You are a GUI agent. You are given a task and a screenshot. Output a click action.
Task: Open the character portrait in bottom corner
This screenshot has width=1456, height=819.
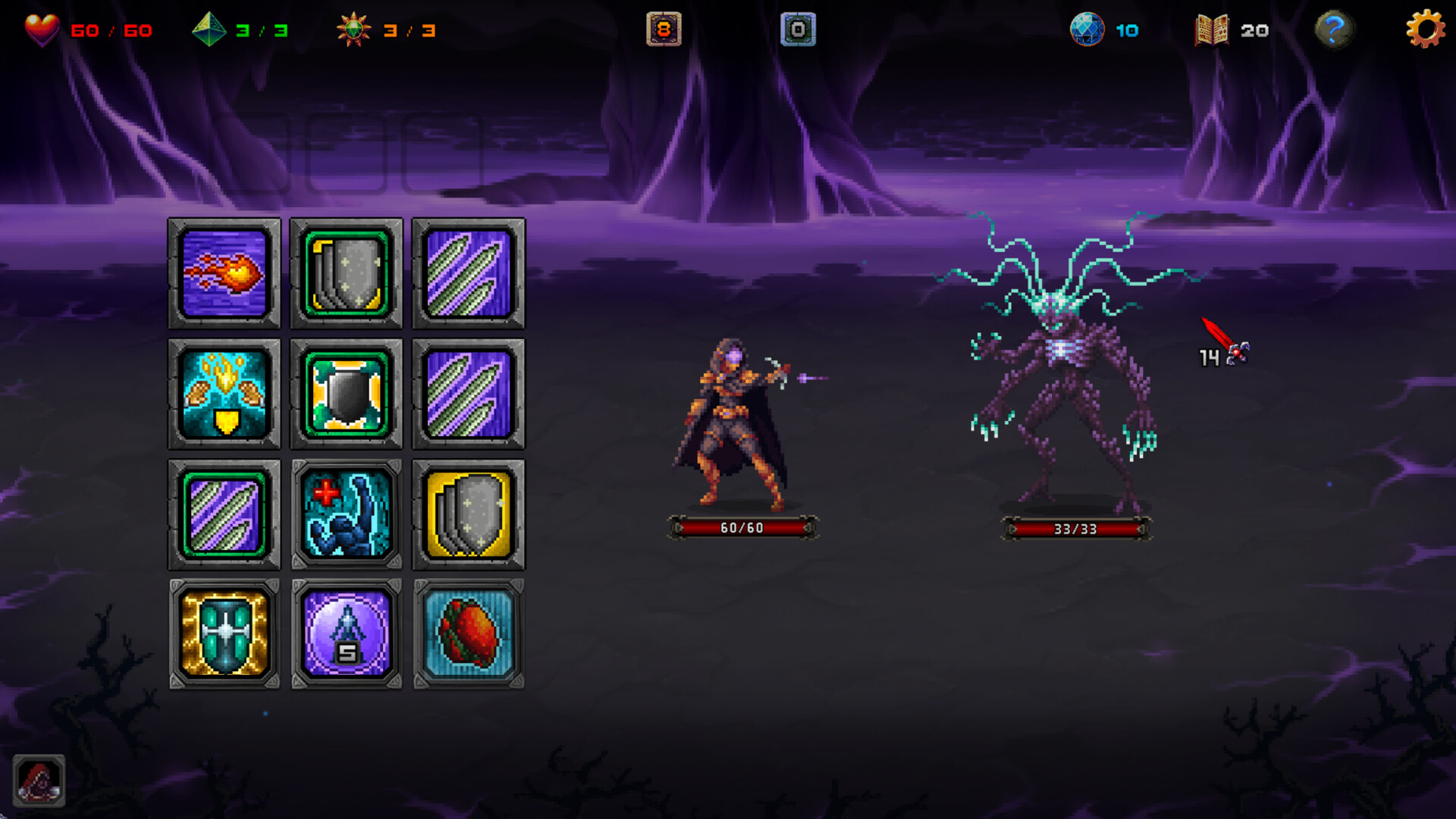(39, 780)
